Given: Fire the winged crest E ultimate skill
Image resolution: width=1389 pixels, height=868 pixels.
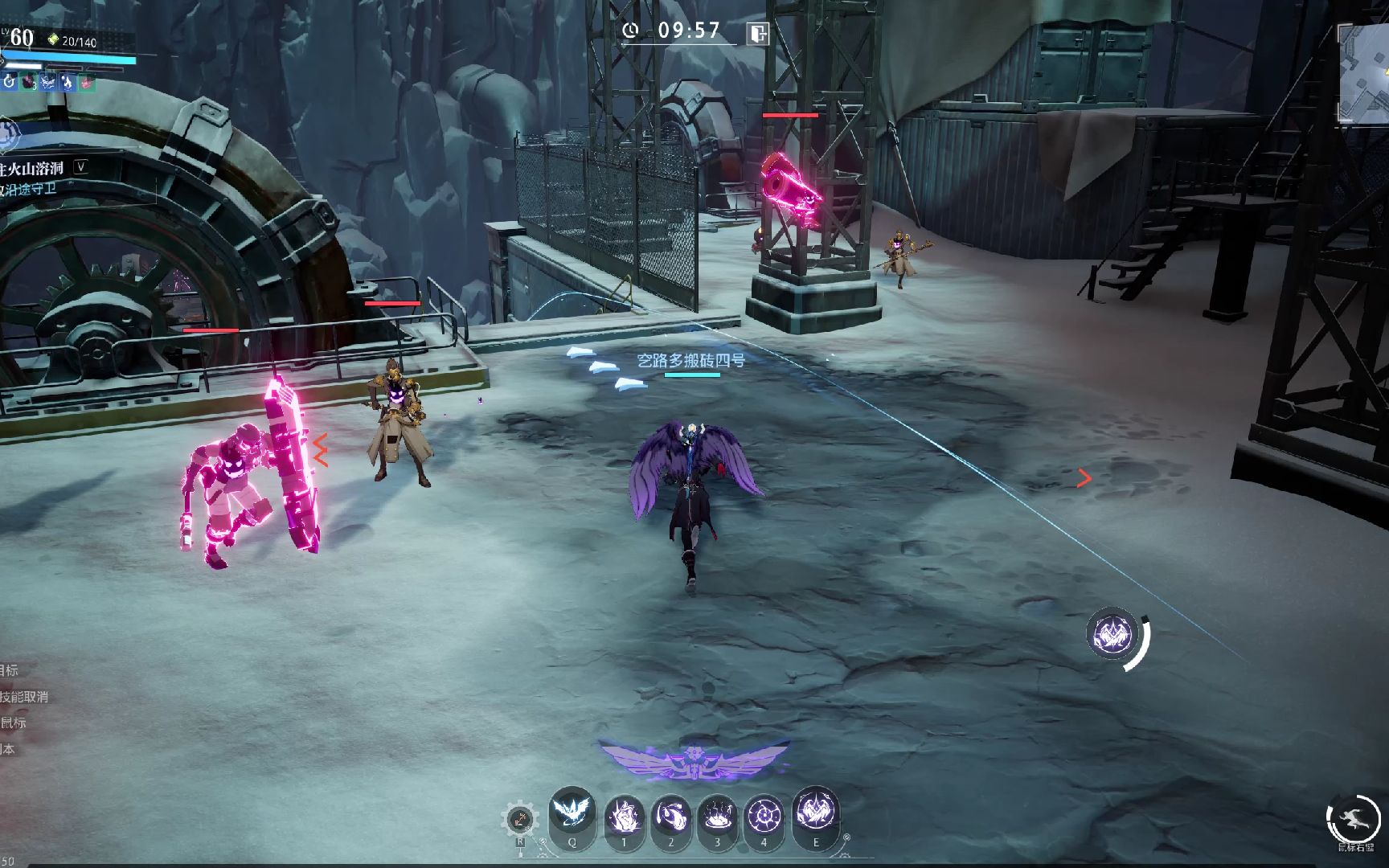Looking at the screenshot, I should click(x=816, y=812).
